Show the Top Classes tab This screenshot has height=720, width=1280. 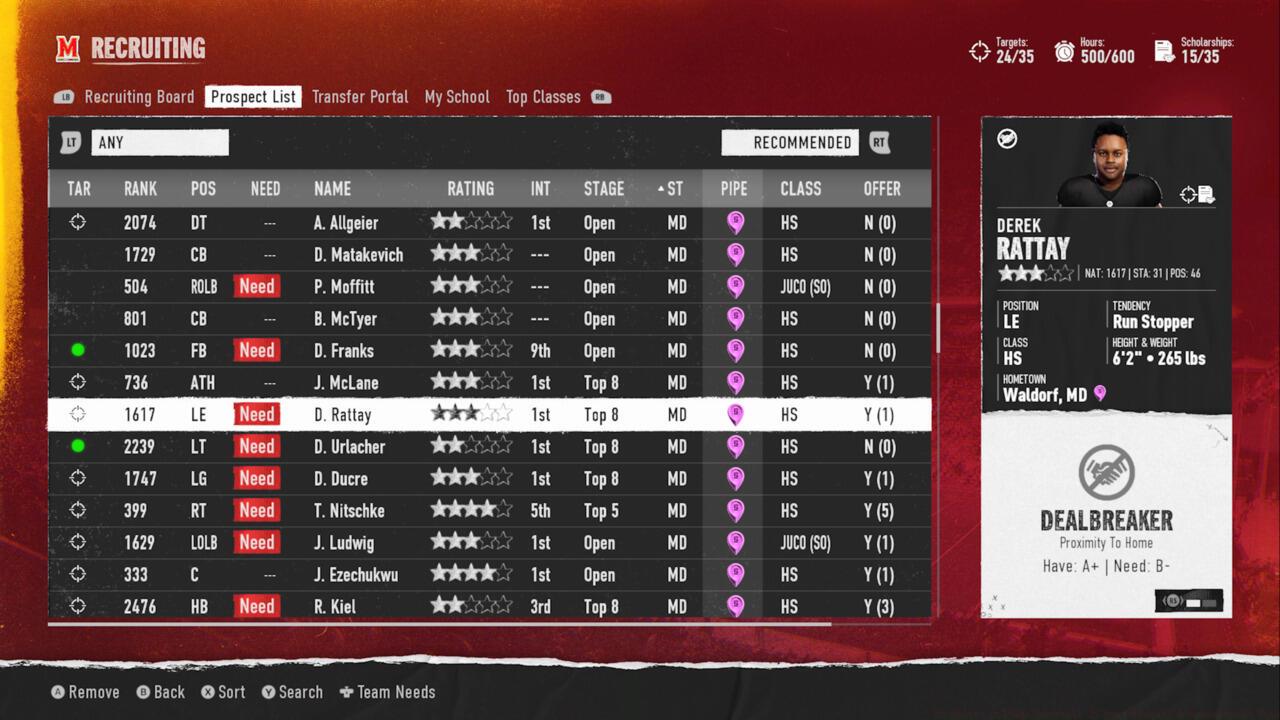pos(543,97)
